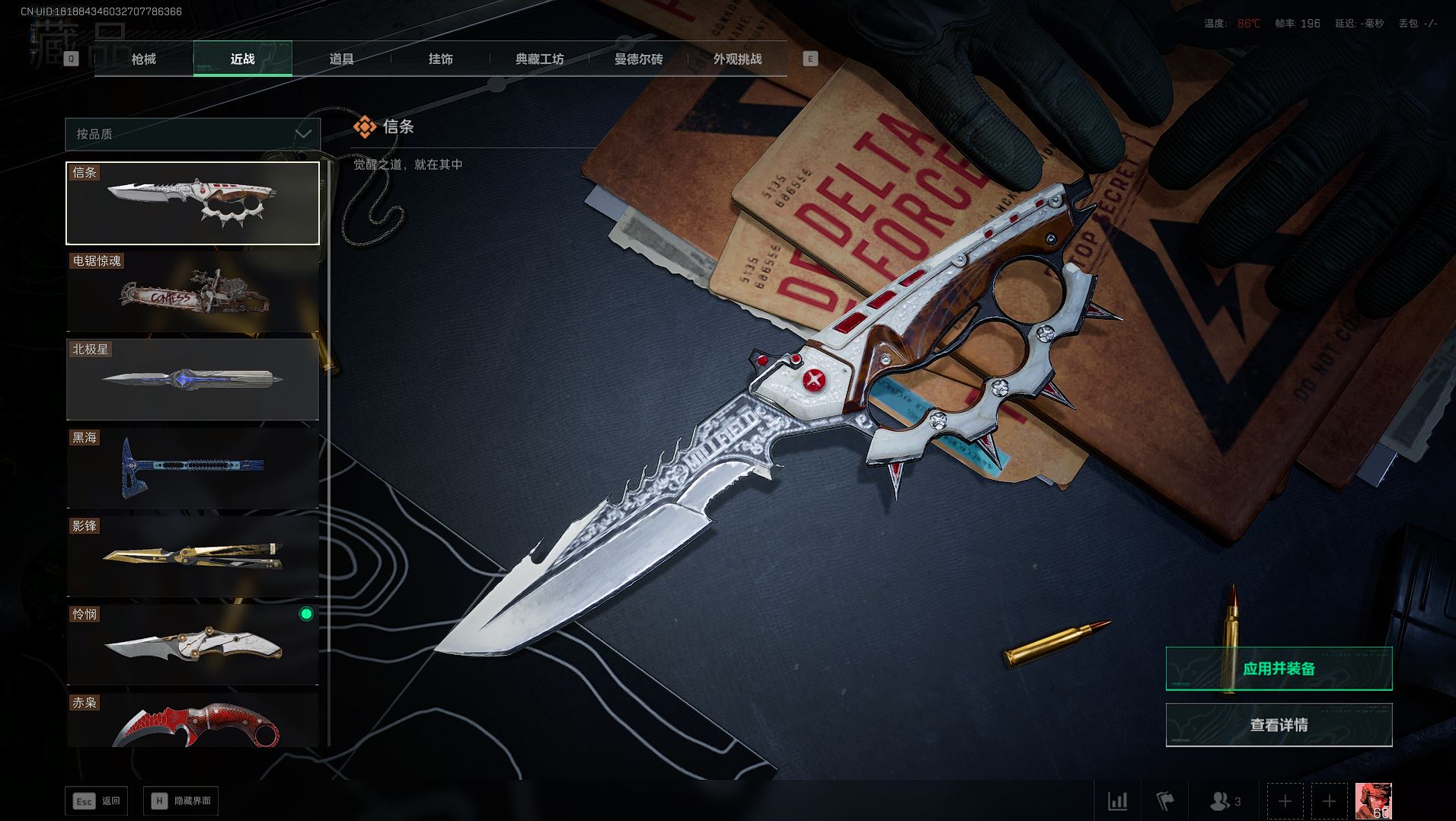Open 查看详情 view details
Viewport: 1456px width, 821px height.
pyautogui.click(x=1279, y=725)
